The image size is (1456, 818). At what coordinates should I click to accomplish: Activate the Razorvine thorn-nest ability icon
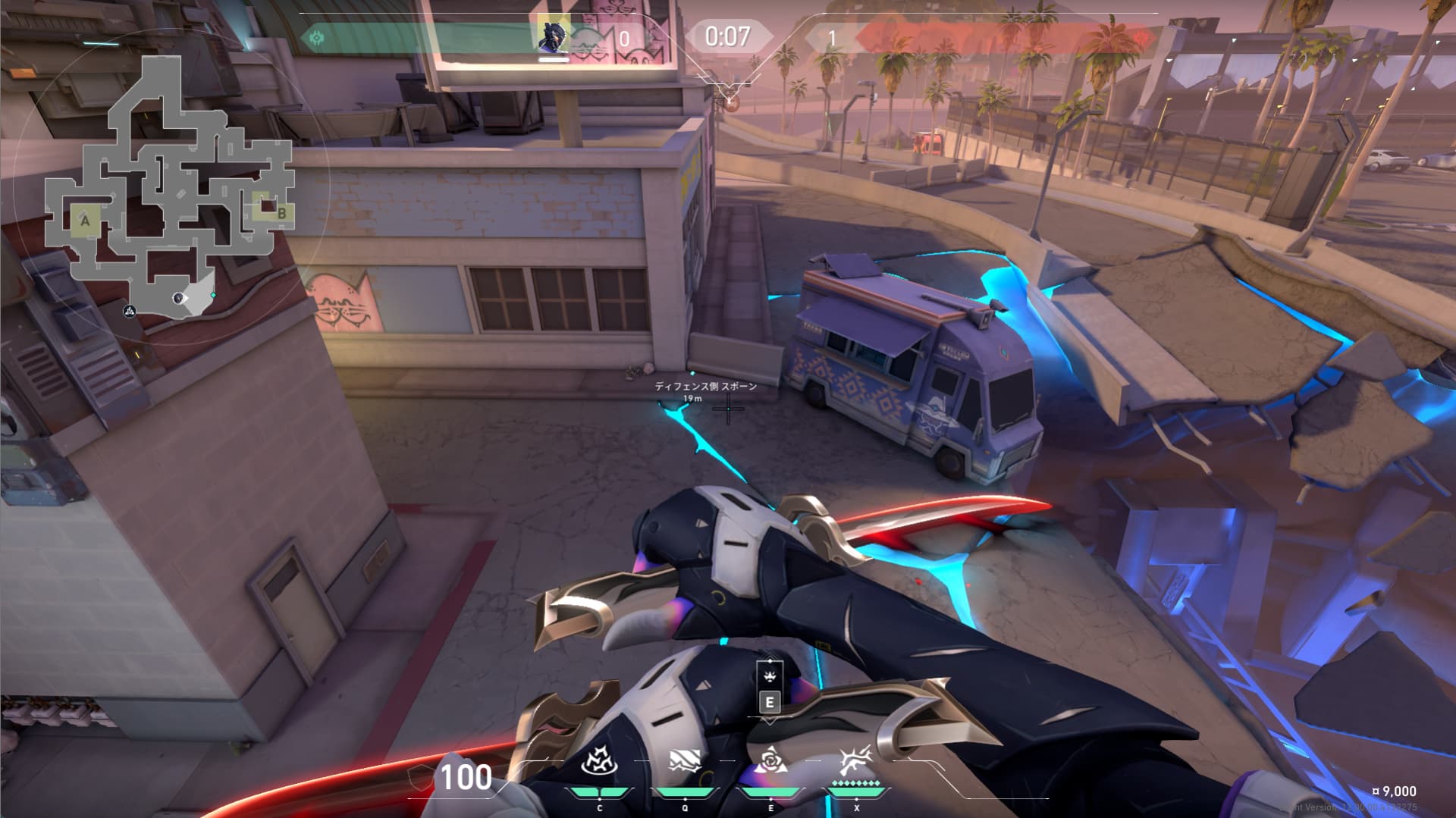click(600, 761)
